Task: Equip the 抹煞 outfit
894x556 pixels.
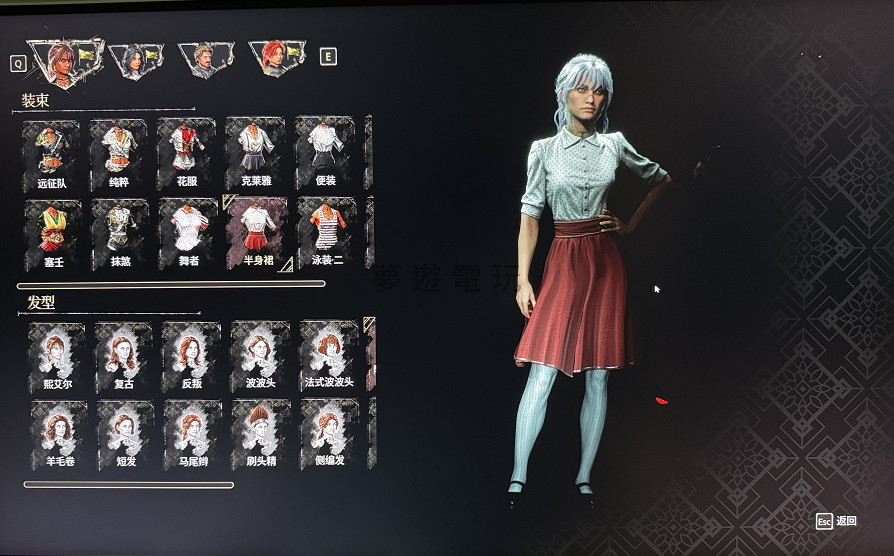Action: (121, 233)
